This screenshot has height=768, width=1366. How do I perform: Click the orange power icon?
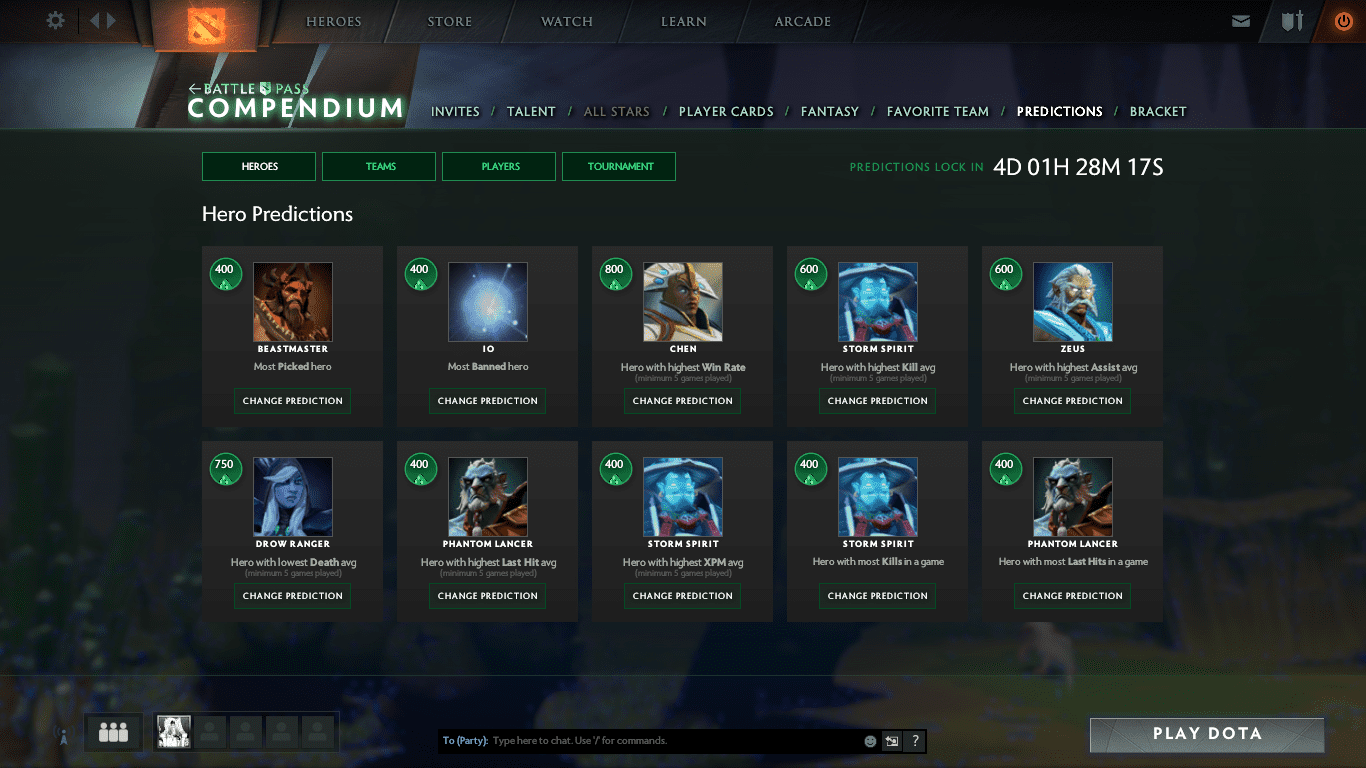[1344, 19]
